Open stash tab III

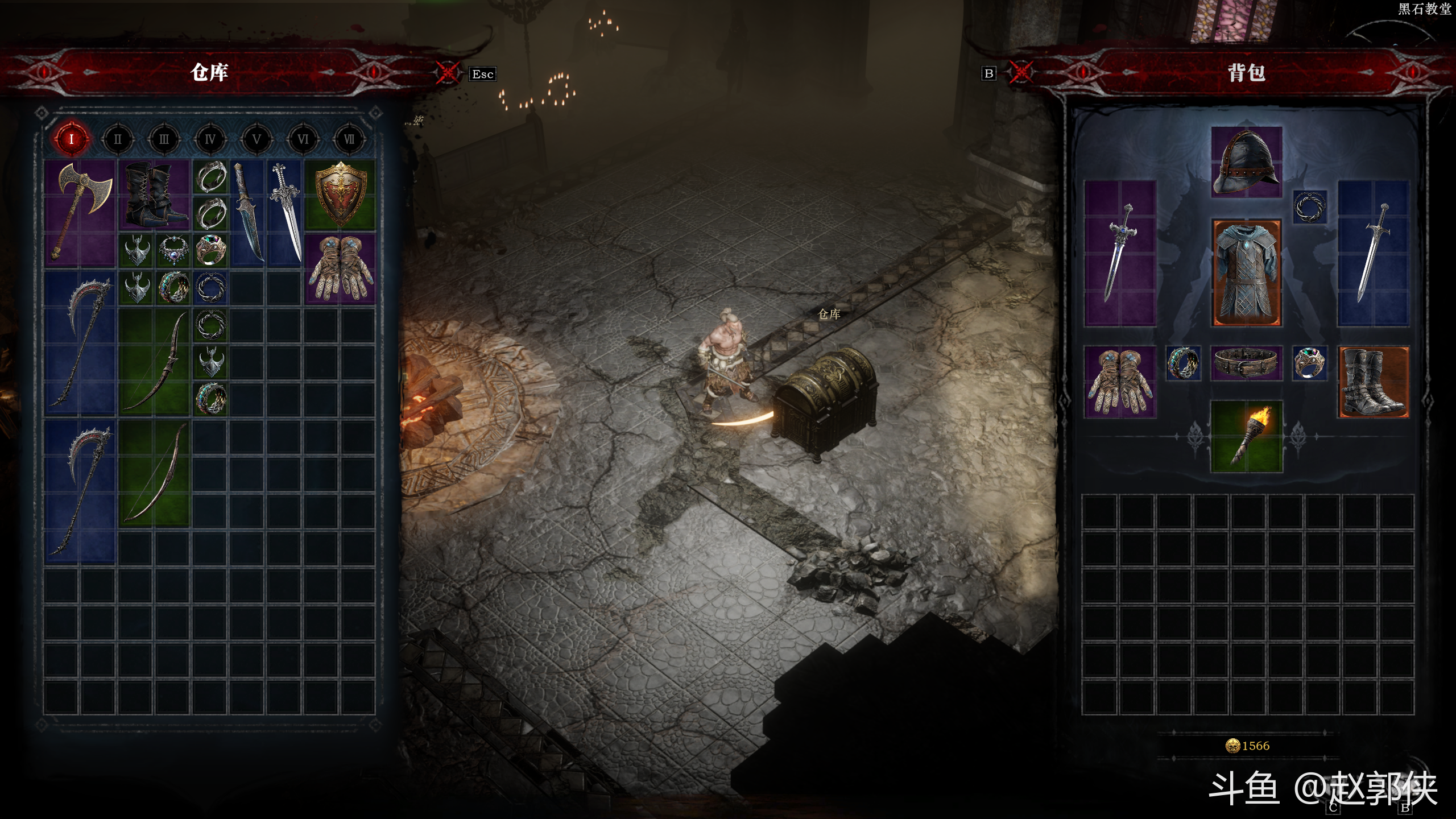coord(164,139)
